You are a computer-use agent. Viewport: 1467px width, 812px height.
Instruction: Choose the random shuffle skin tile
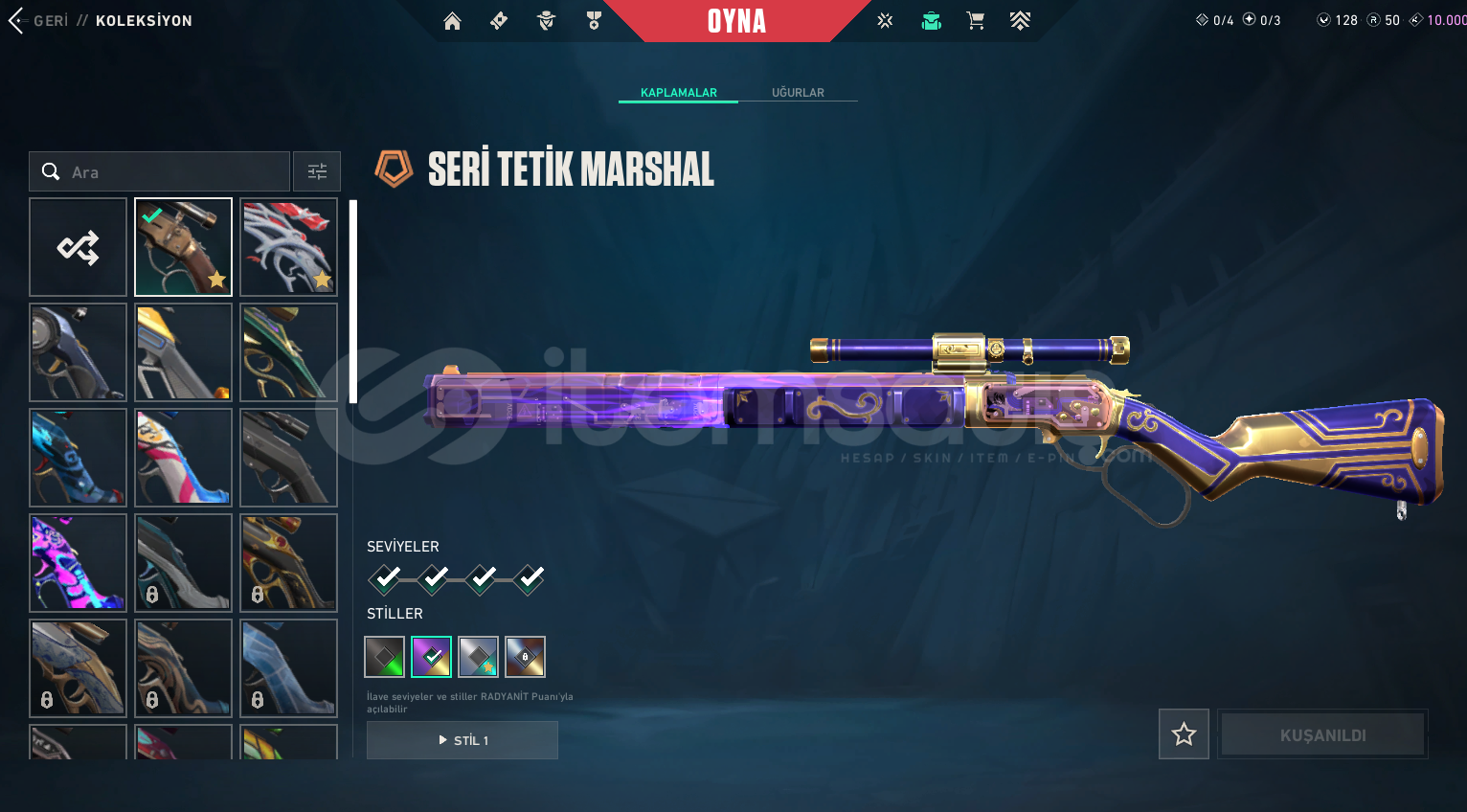tap(79, 247)
